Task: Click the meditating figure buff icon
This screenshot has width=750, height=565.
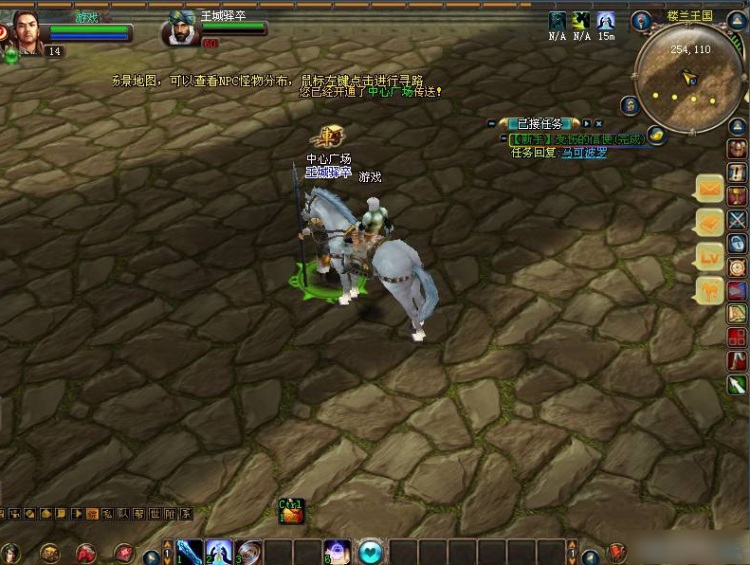Action: [606, 21]
